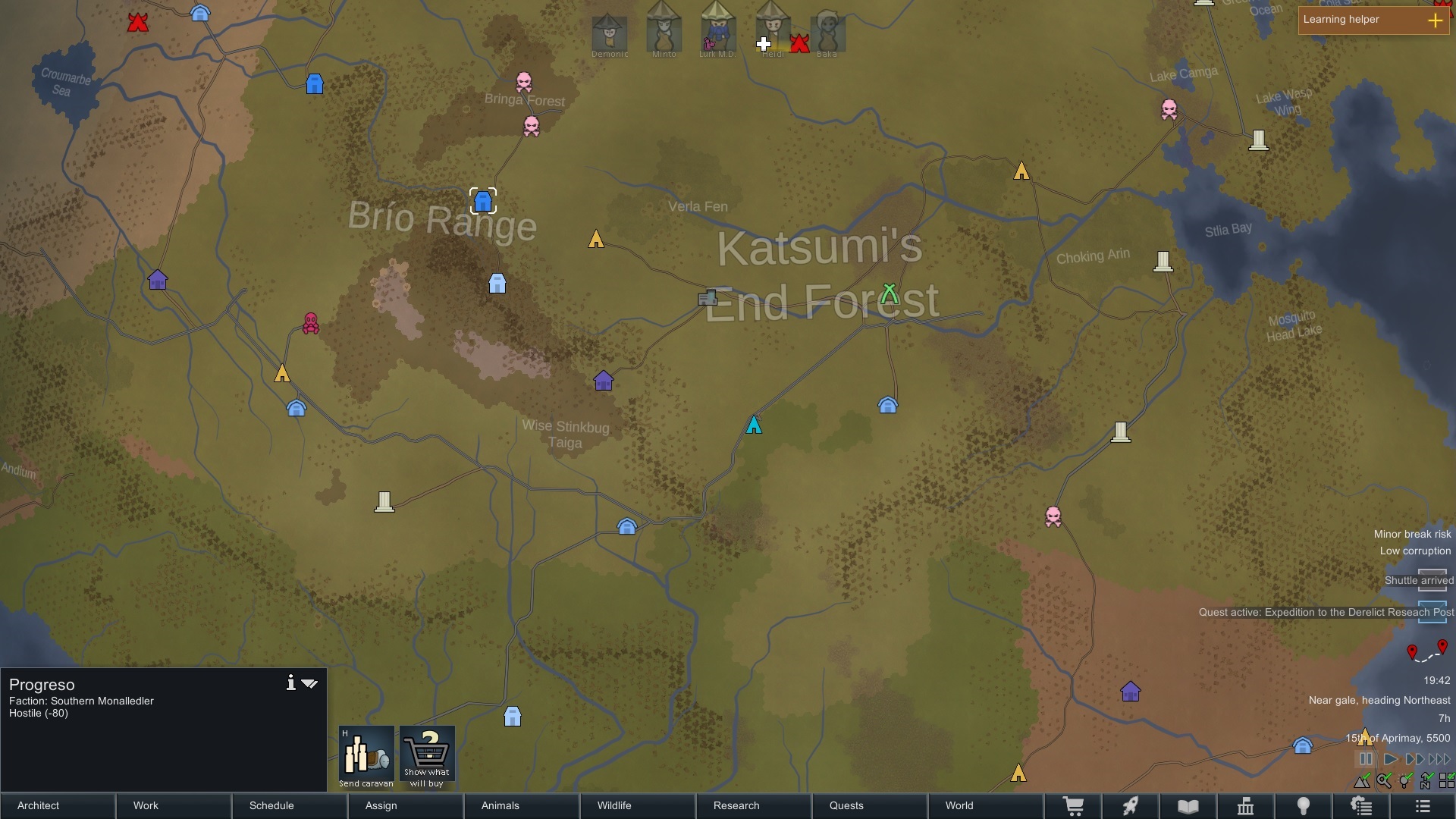Viewport: 1456px width, 819px height.
Task: Open the mod settings gear-list toolbar icon
Action: 1363,806
